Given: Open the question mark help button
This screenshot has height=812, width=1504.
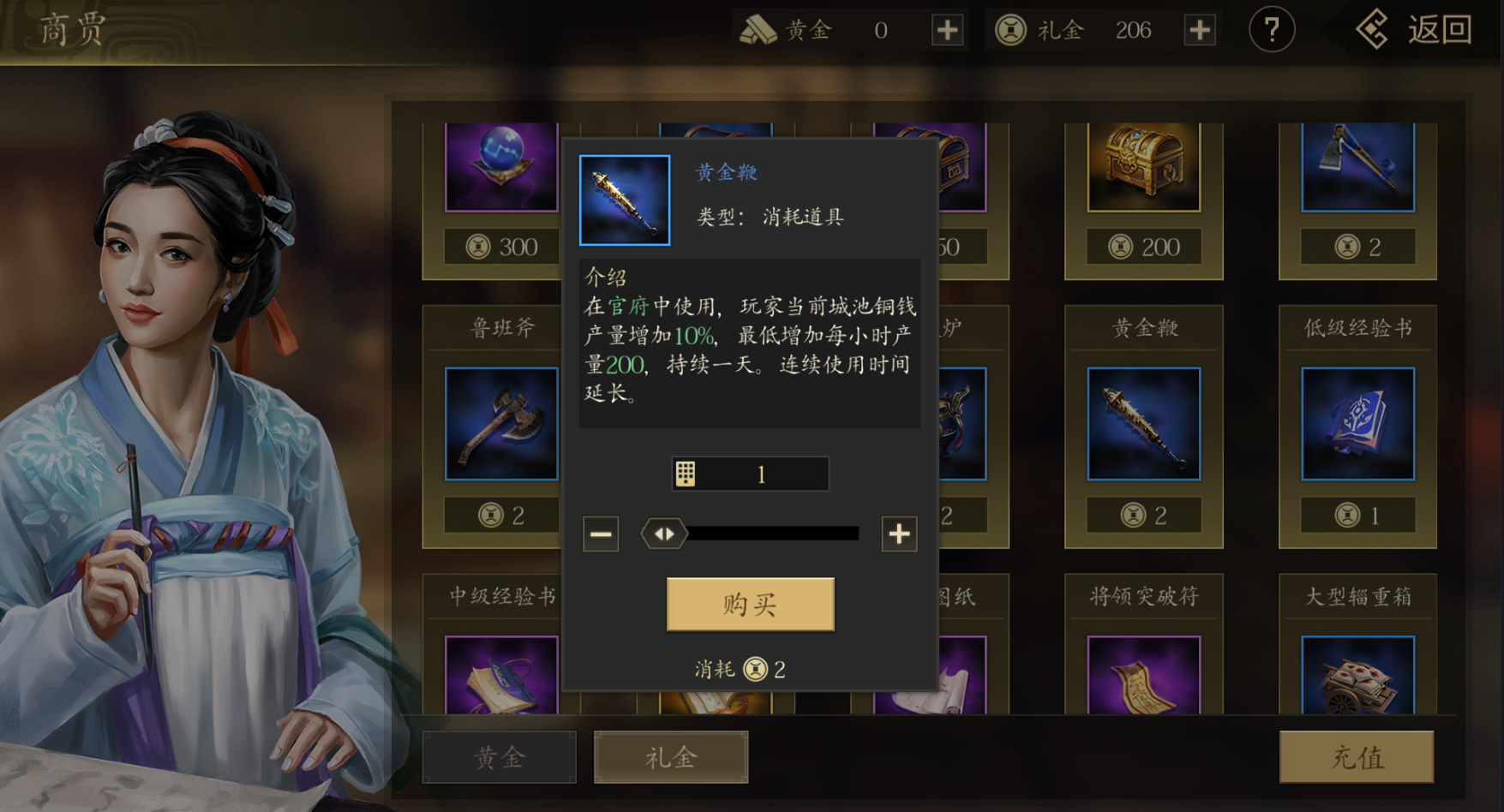Looking at the screenshot, I should click(x=1271, y=31).
